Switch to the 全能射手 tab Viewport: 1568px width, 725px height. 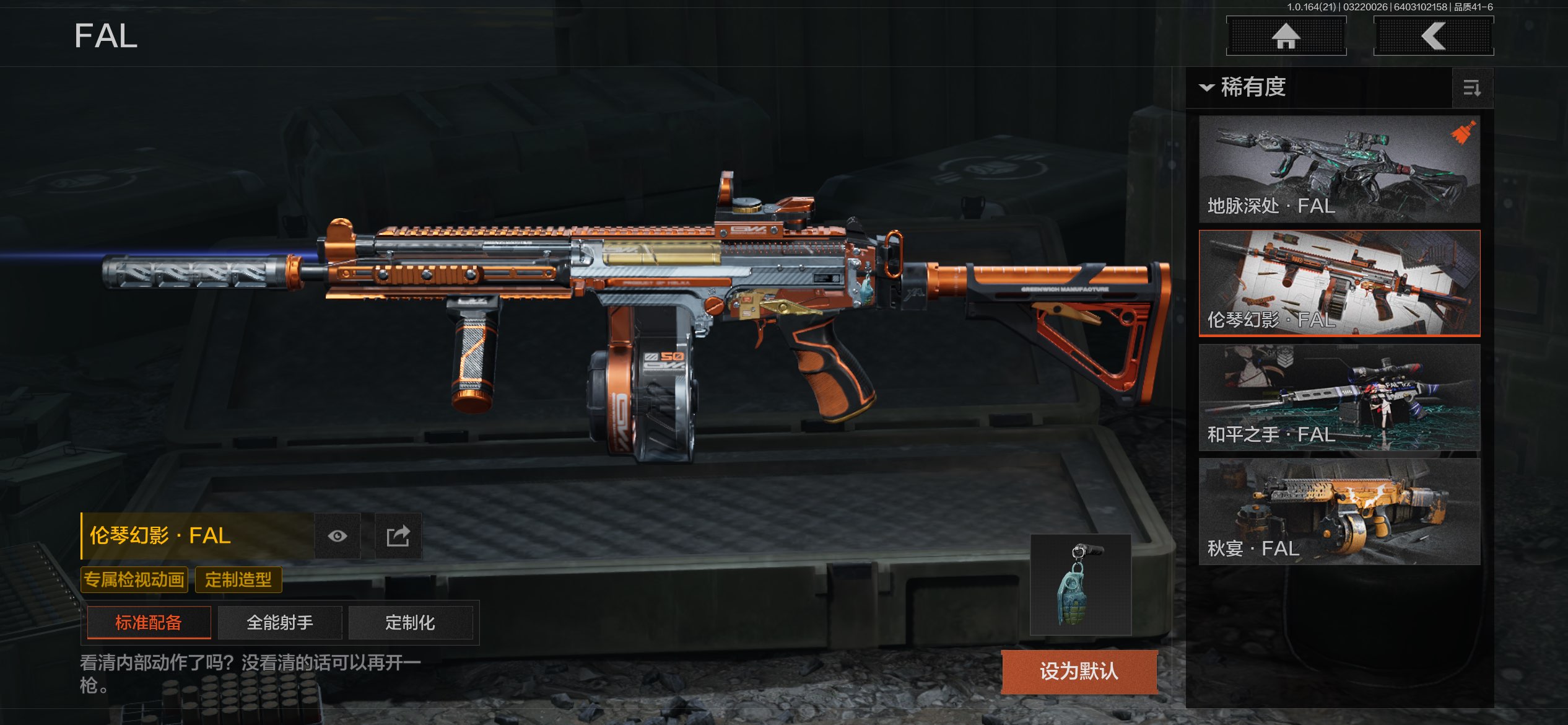[280, 622]
